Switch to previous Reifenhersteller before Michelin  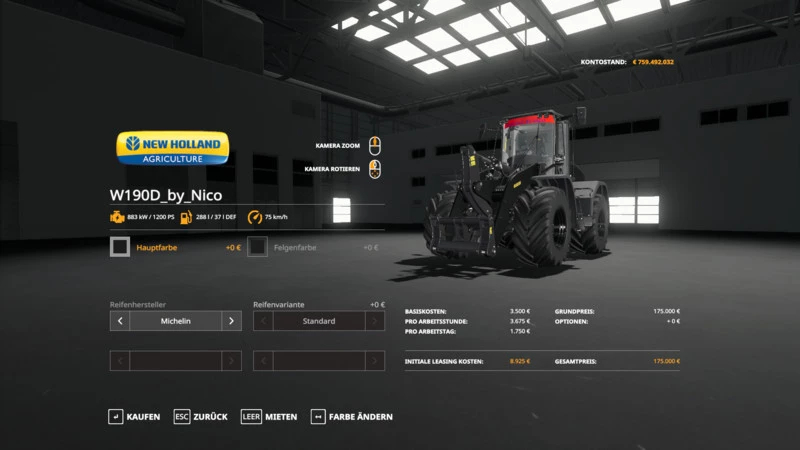click(120, 321)
